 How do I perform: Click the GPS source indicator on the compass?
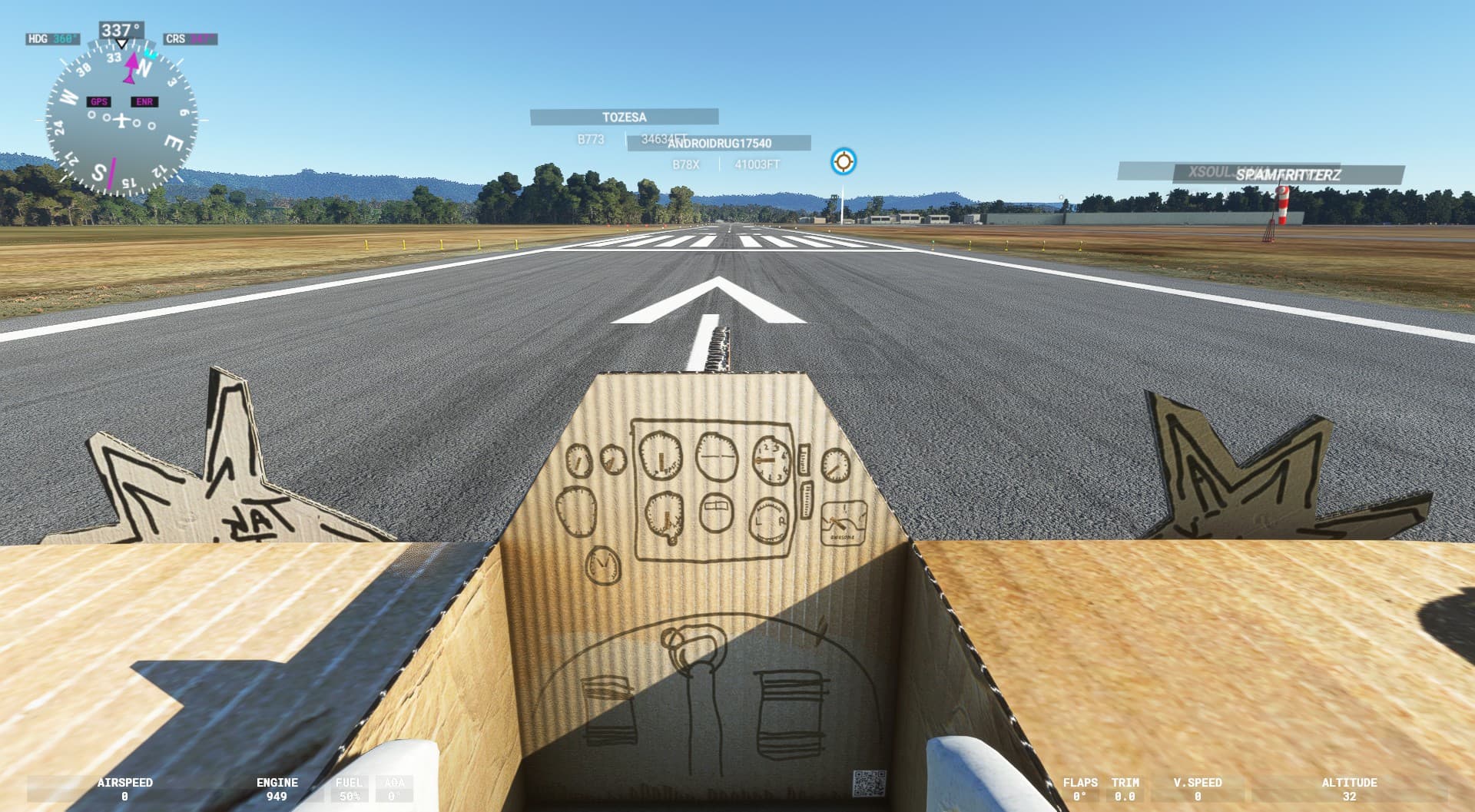[98, 100]
